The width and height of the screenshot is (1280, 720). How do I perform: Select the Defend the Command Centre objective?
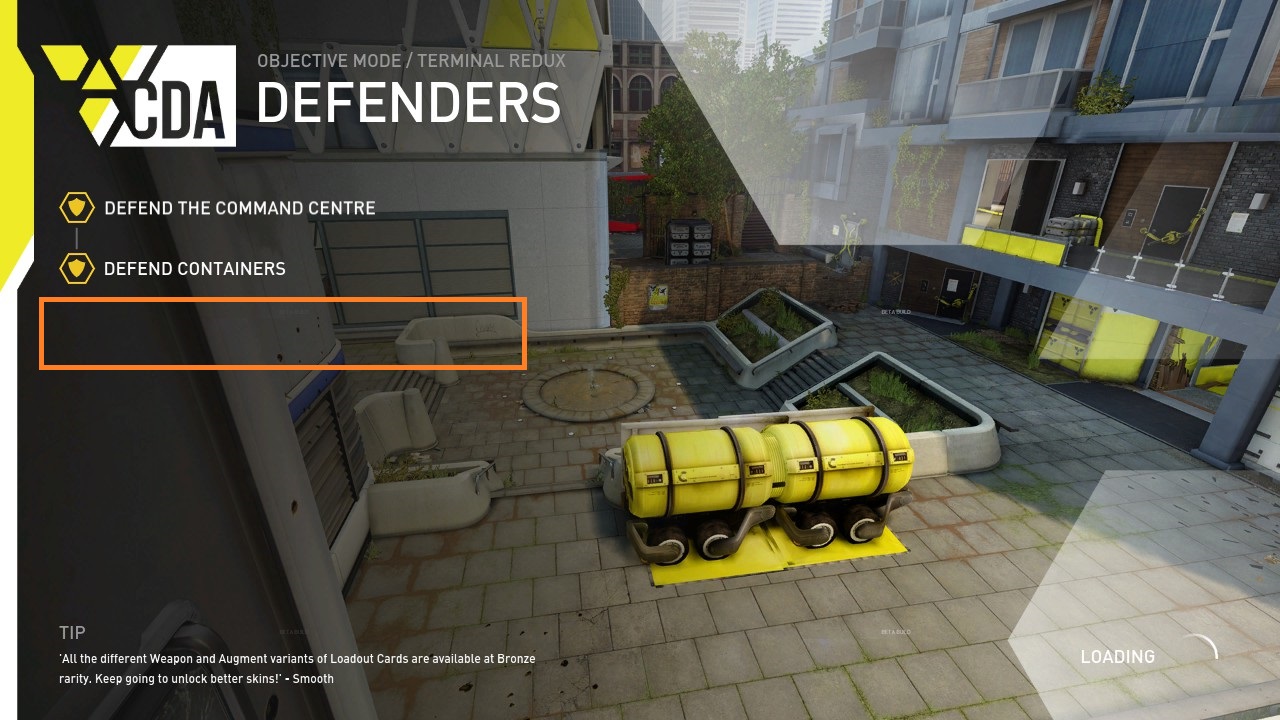239,209
